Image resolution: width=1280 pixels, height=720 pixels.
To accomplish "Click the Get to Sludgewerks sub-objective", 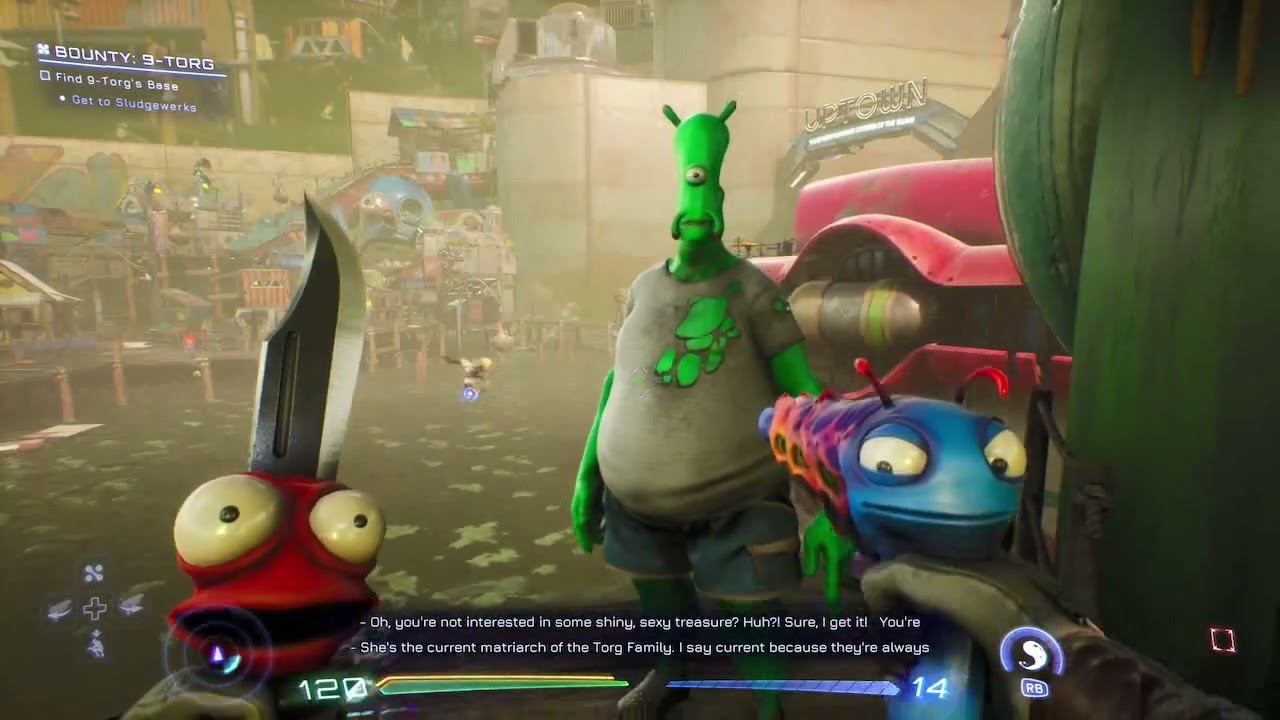I will (133, 105).
